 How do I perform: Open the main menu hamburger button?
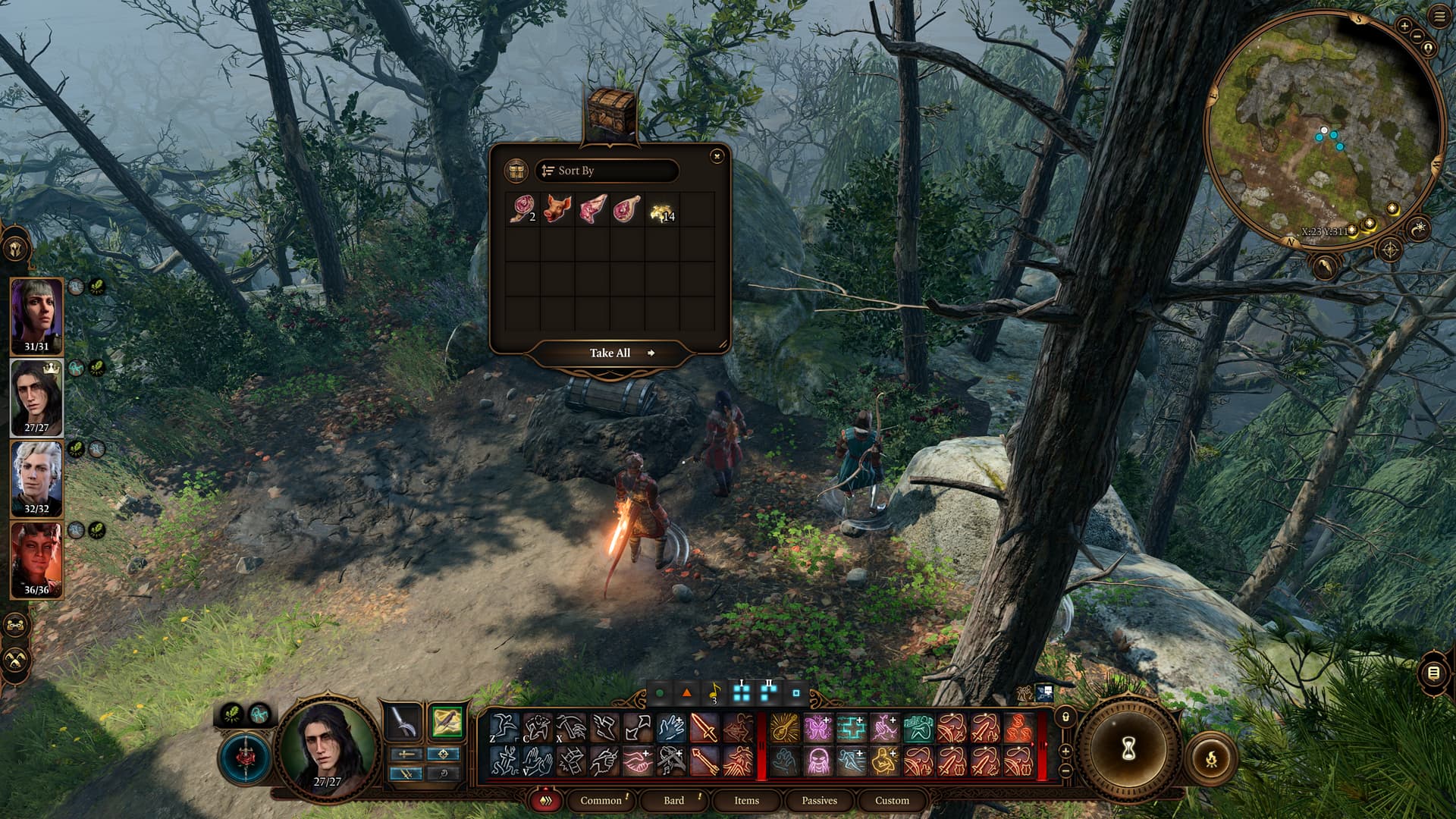(1439, 17)
